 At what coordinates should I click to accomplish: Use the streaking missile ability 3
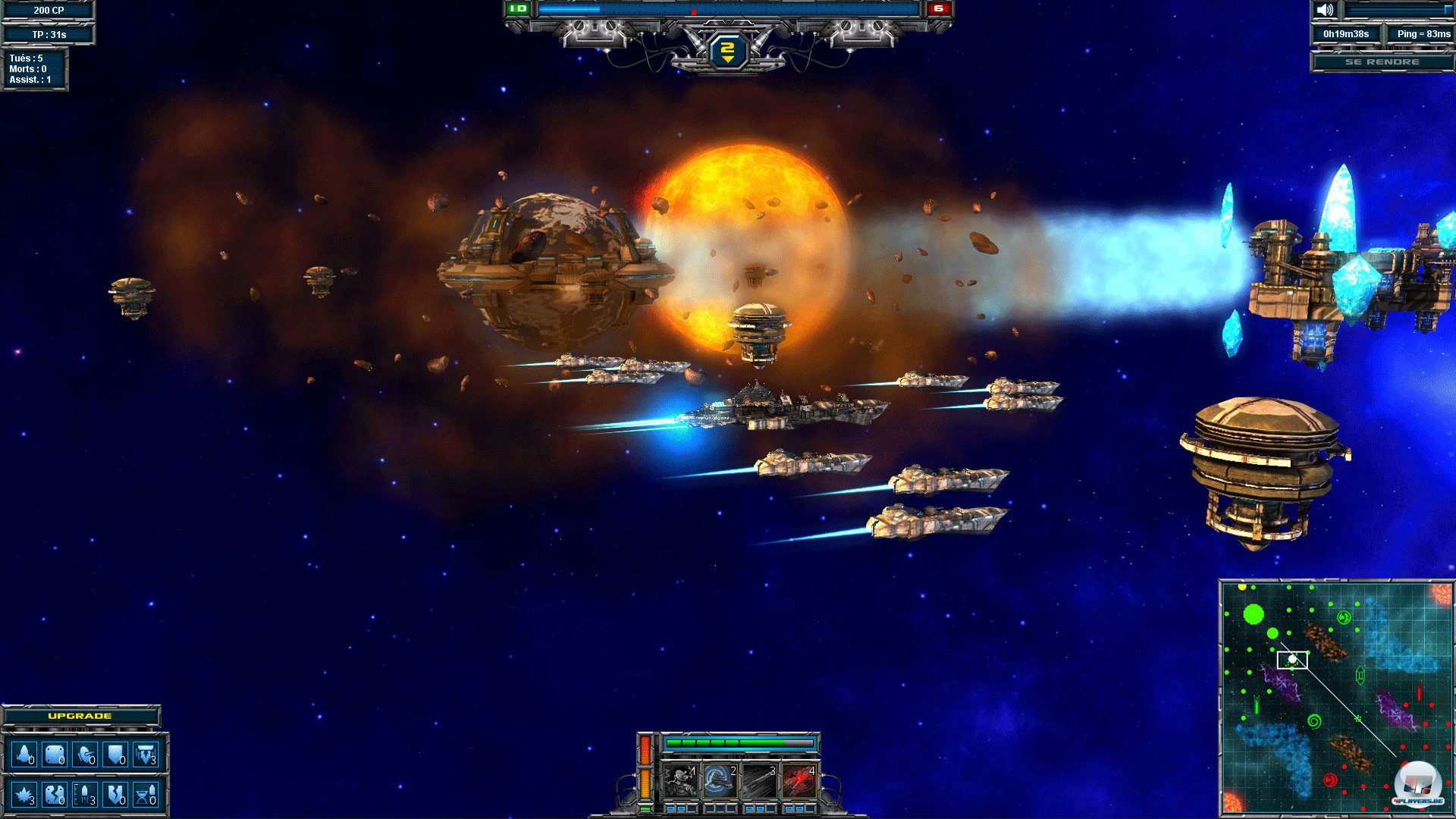(759, 781)
